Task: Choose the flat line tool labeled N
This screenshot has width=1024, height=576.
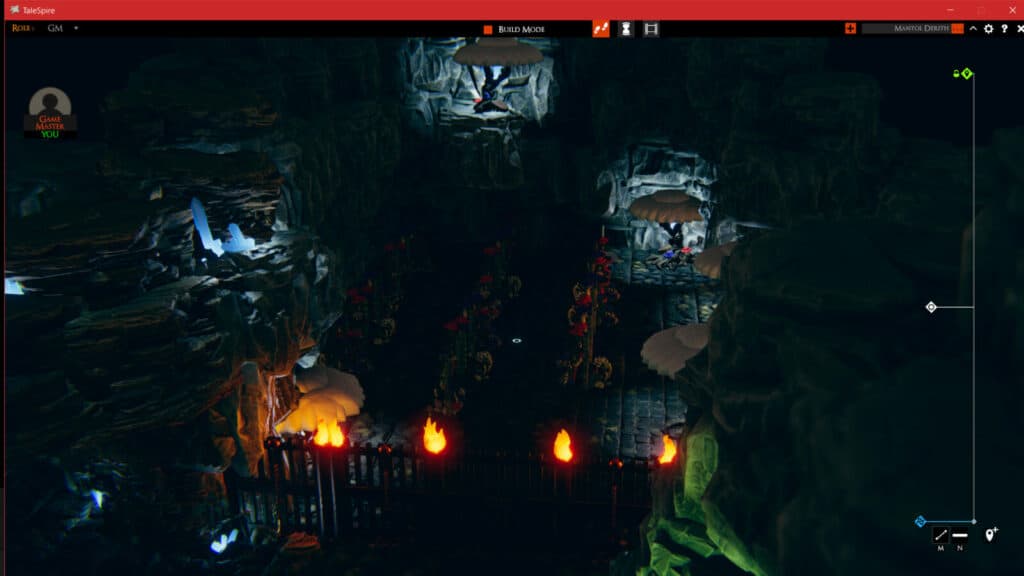Action: coord(960,535)
